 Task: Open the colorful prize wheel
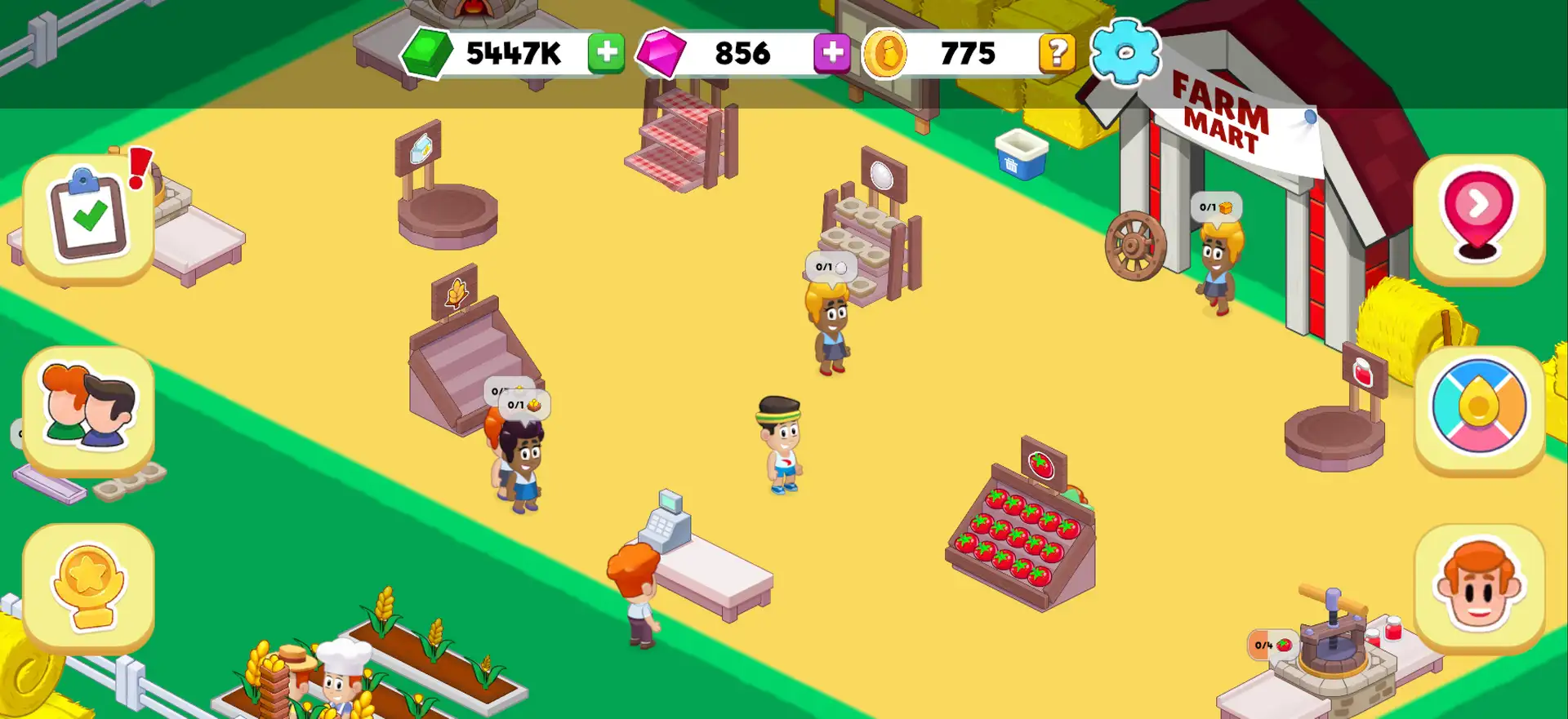1478,408
